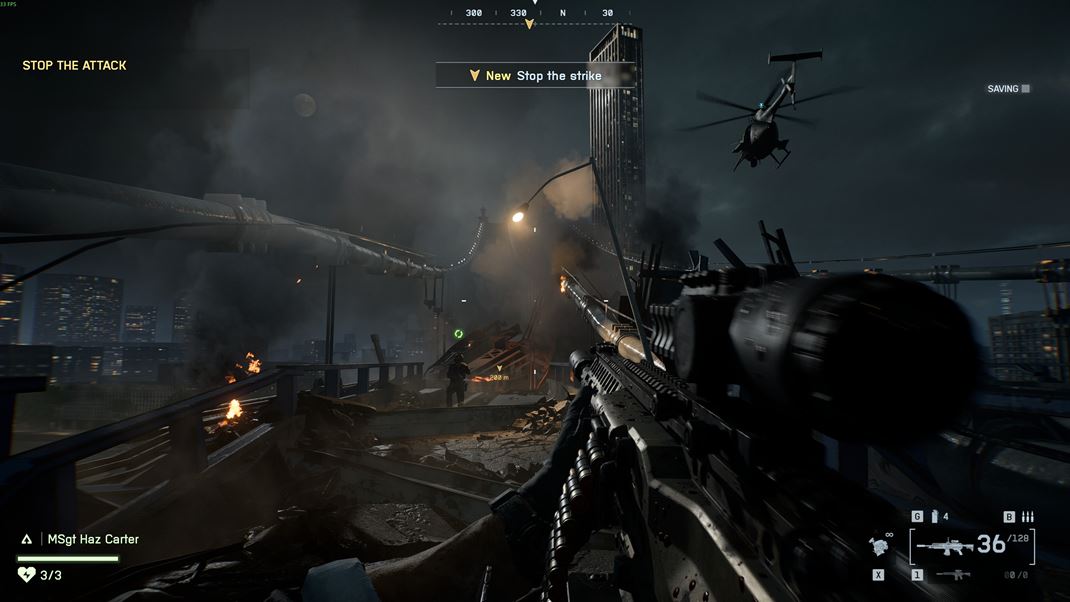Click the class icon beside MSgt Haz Carter
The image size is (1070, 602).
[x=27, y=539]
